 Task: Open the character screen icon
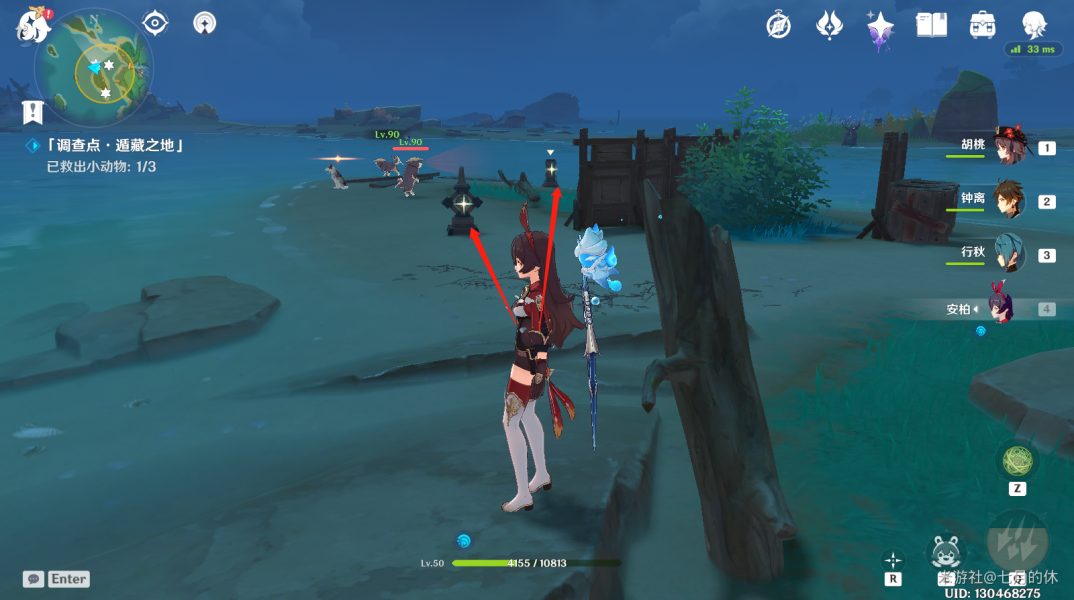click(1034, 25)
